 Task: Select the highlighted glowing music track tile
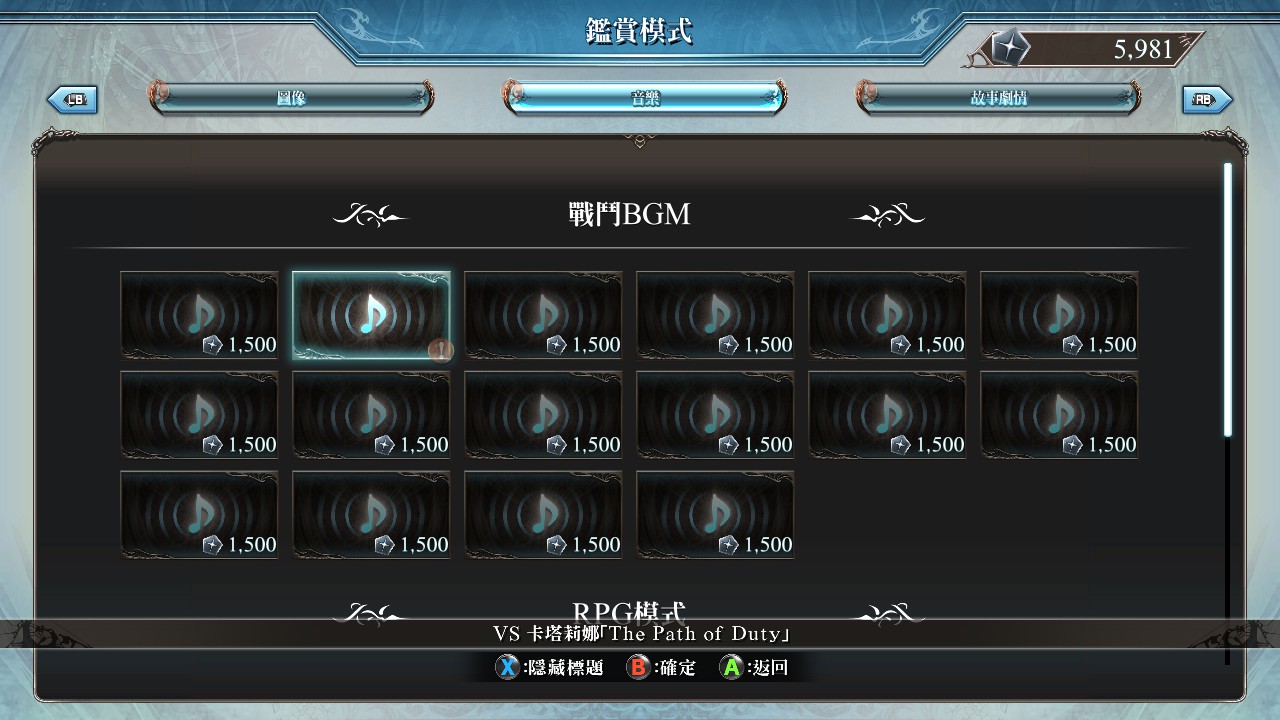(x=371, y=315)
